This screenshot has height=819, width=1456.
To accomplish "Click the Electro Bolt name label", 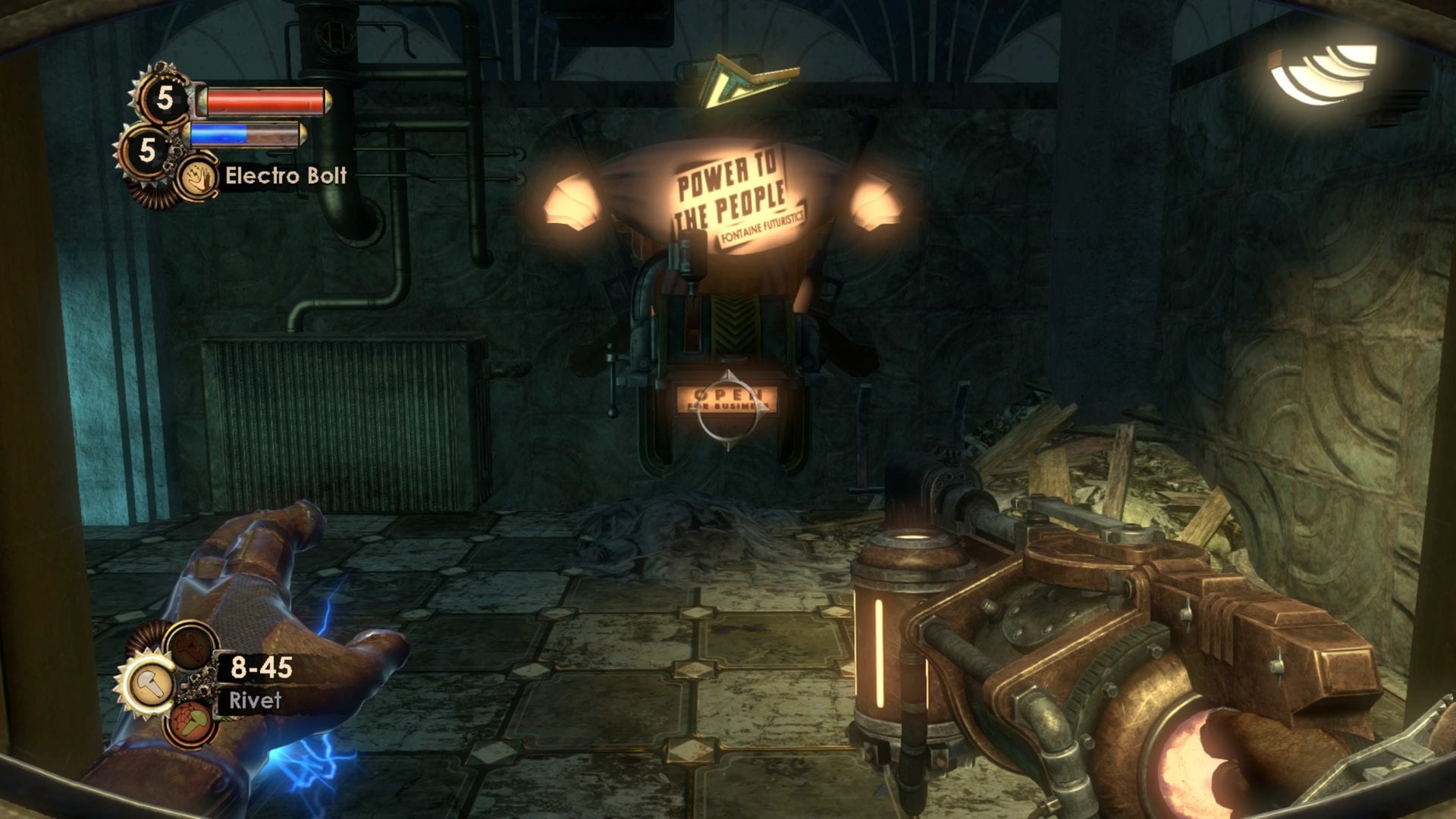I will point(285,175).
